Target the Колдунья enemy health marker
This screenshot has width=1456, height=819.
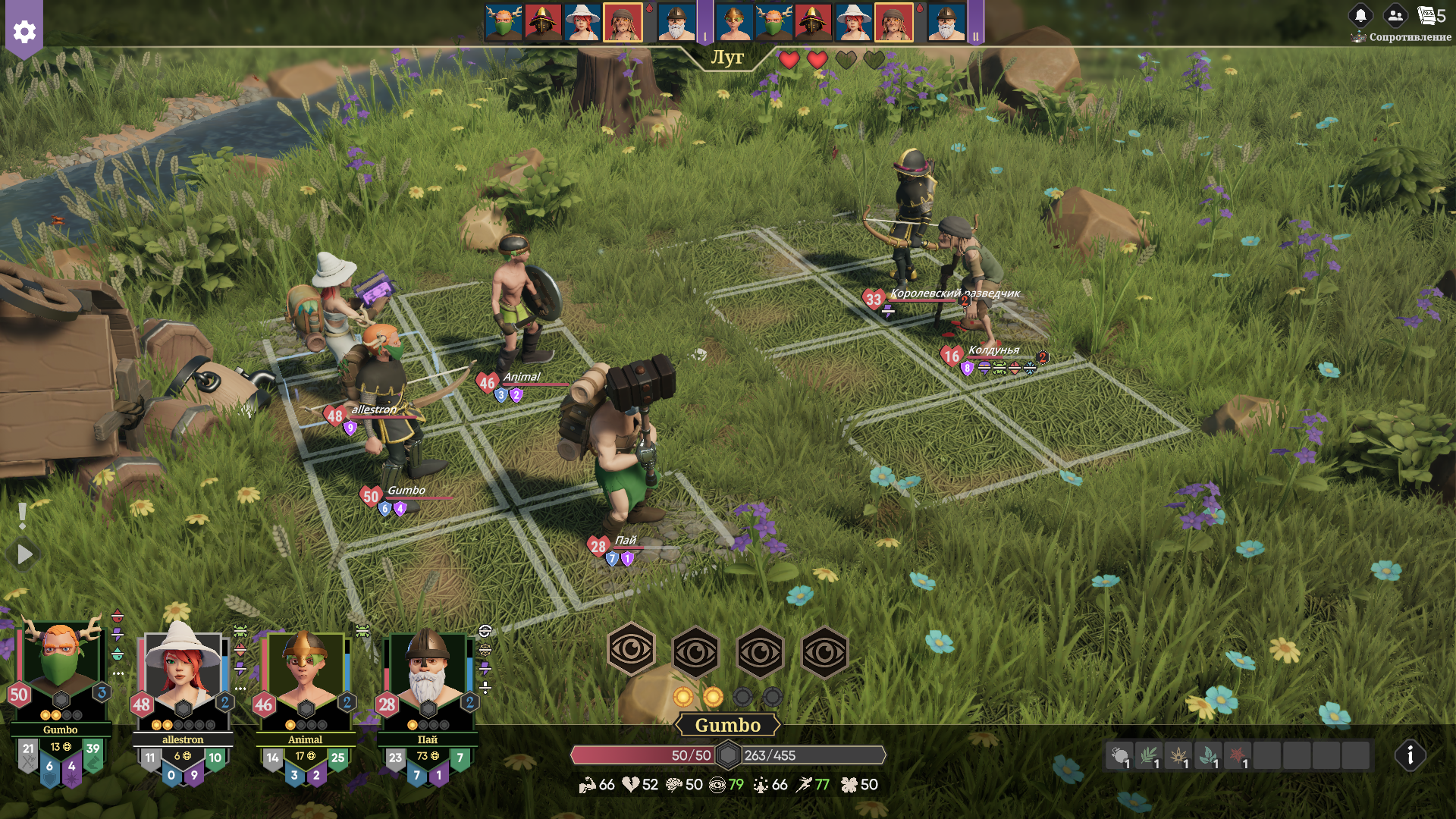coord(952,356)
